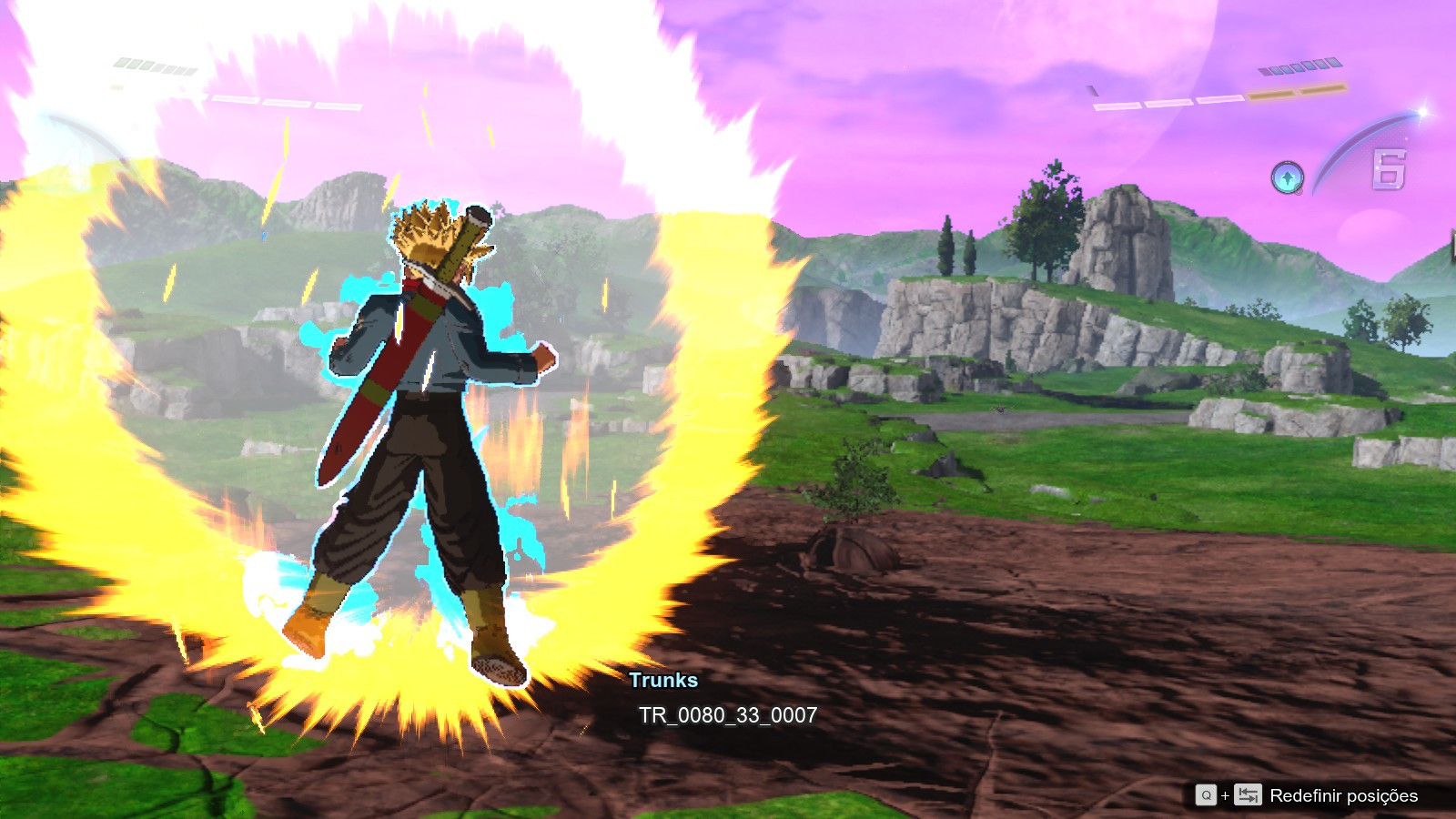Select the reset-positions arrows icon beside Q

click(x=1249, y=794)
